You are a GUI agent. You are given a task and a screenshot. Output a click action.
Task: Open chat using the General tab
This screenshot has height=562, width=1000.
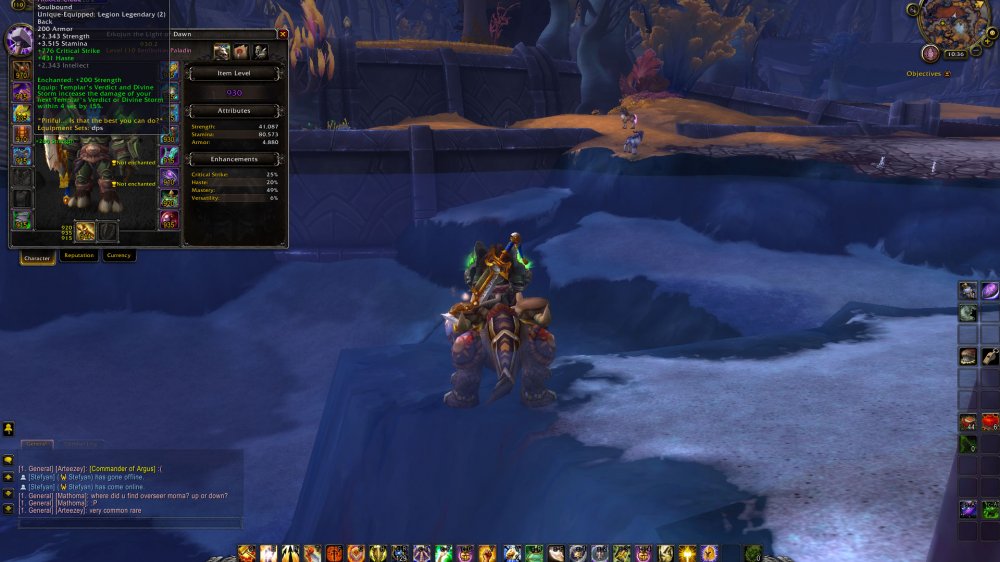click(37, 443)
